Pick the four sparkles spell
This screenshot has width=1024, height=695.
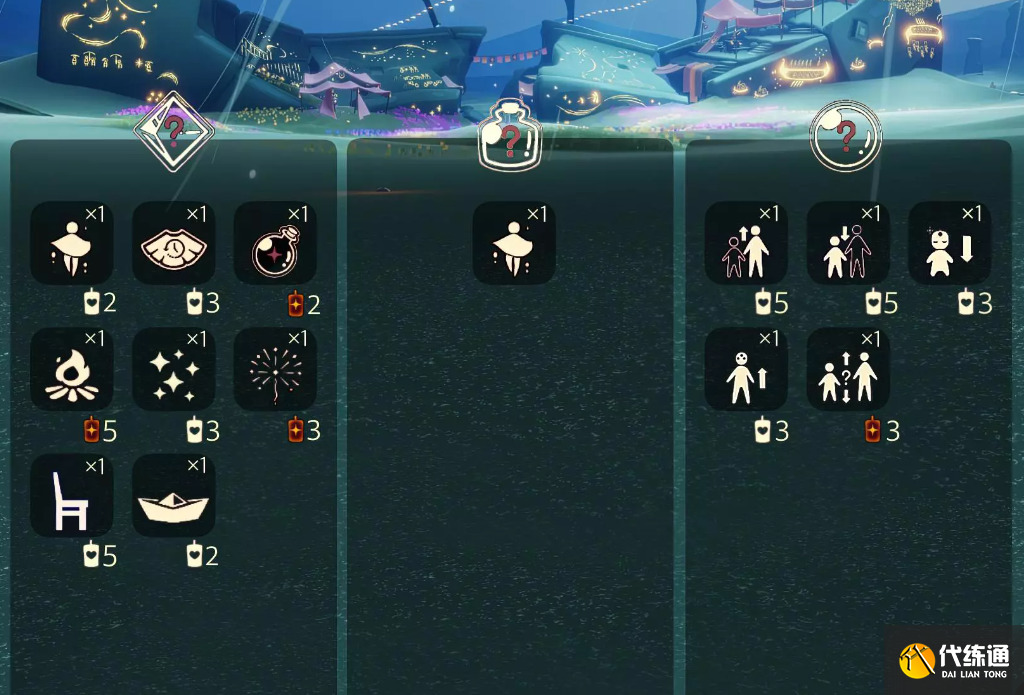pos(173,369)
